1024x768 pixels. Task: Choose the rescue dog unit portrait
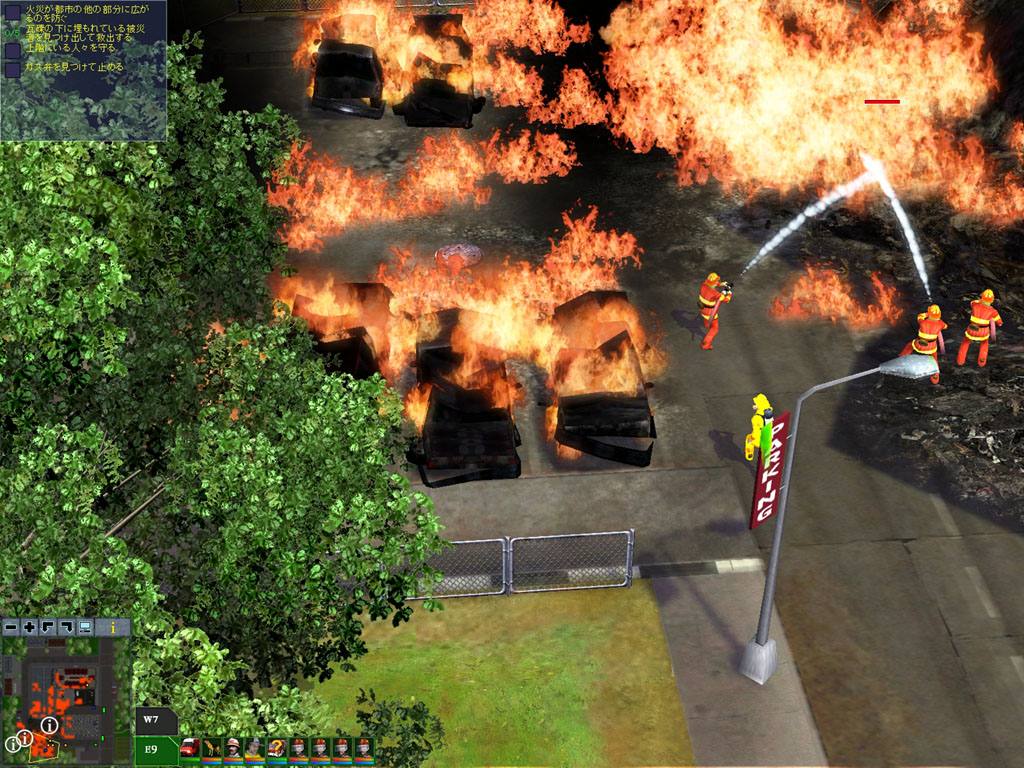click(211, 748)
